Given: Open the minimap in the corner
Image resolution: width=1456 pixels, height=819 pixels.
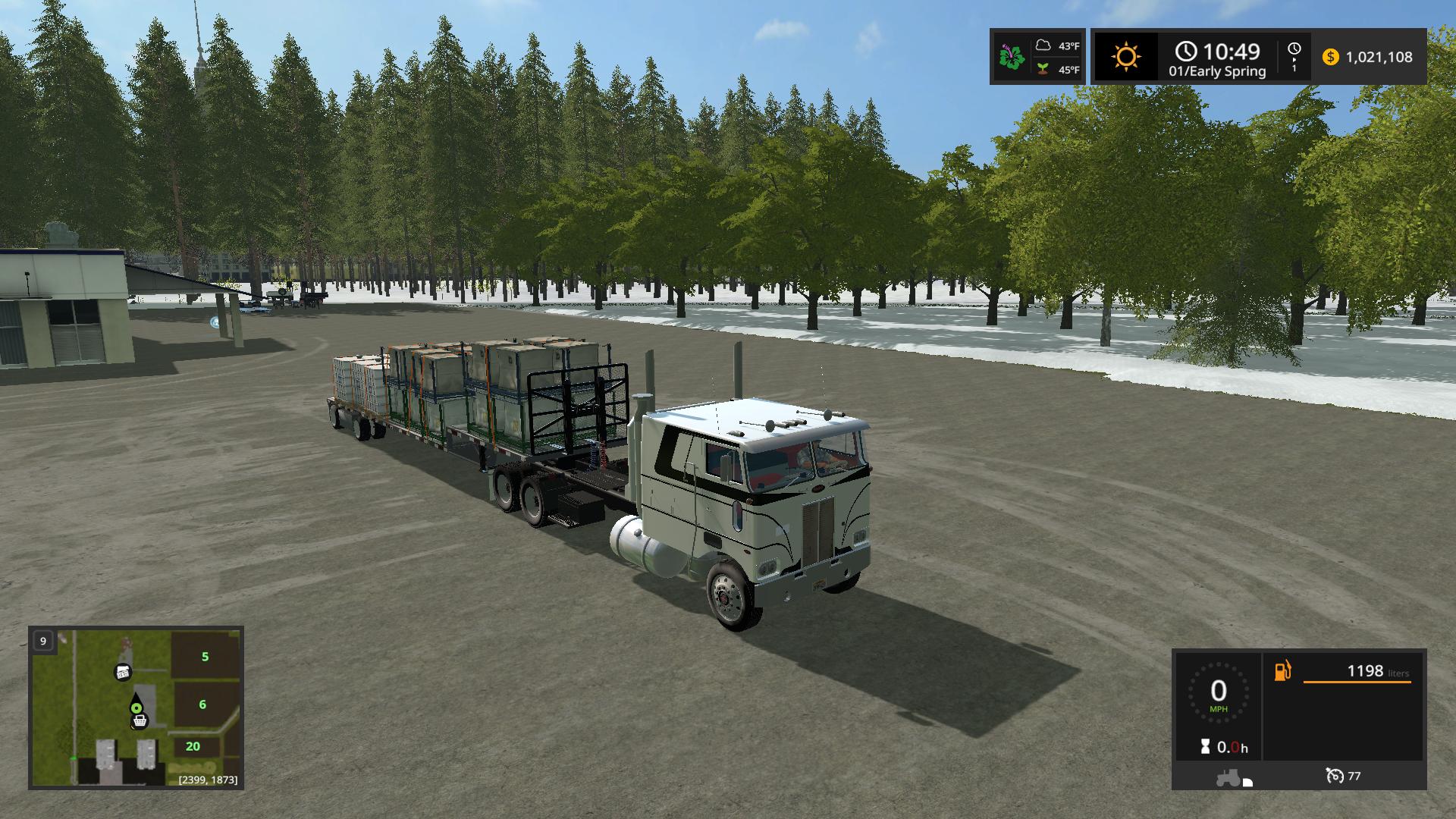Looking at the screenshot, I should pyautogui.click(x=136, y=707).
